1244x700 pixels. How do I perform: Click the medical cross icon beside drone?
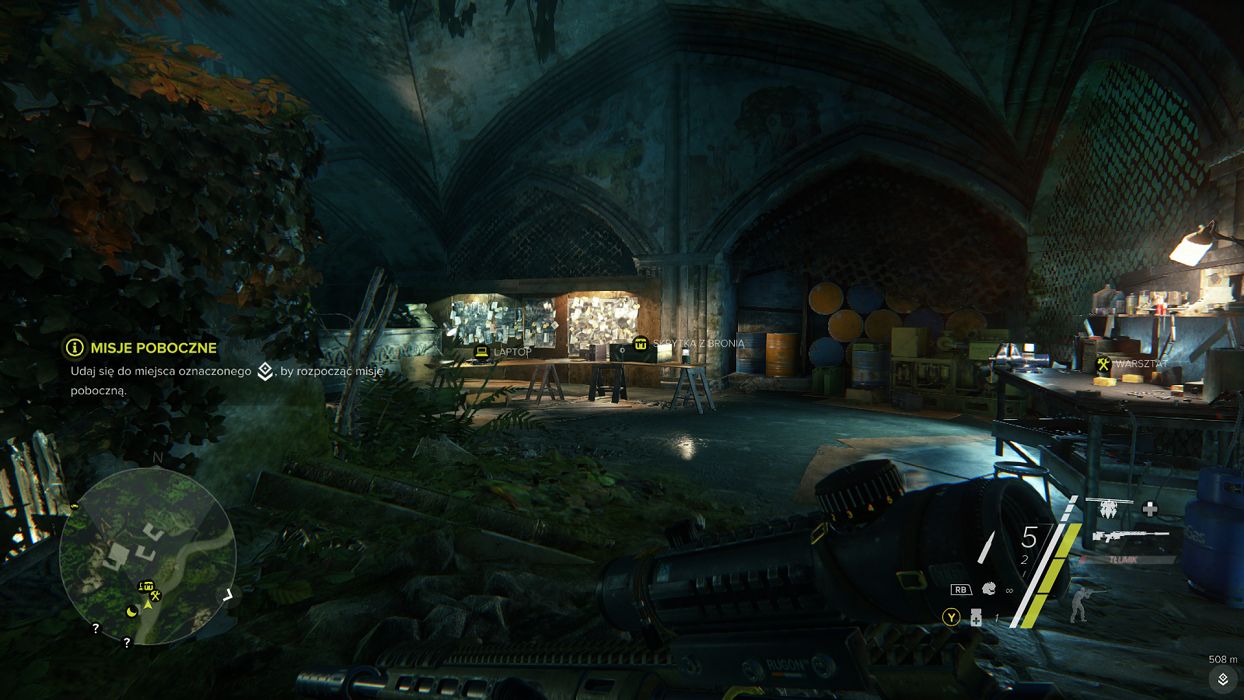[1150, 508]
